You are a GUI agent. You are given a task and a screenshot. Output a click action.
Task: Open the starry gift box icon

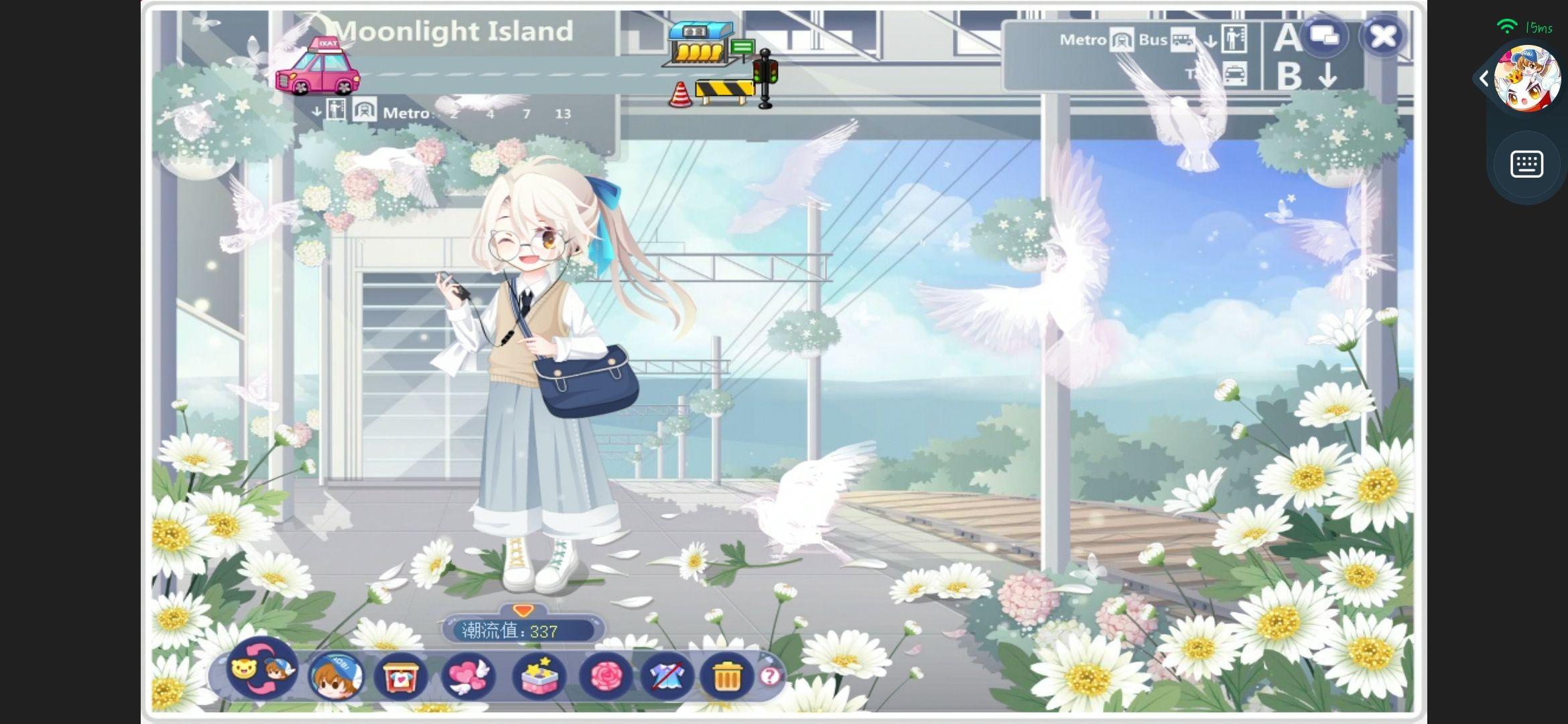click(538, 676)
